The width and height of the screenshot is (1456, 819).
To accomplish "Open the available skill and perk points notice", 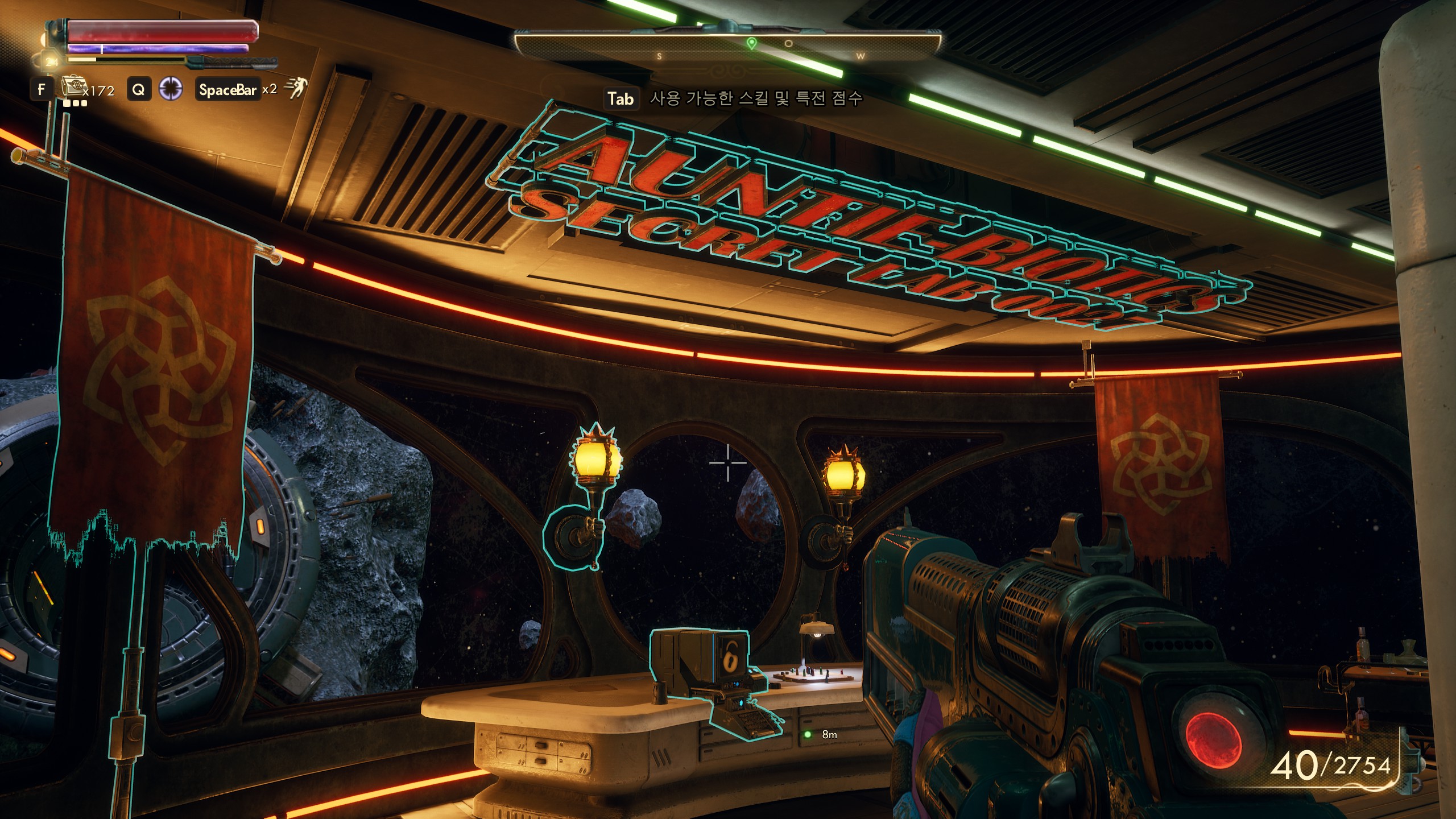I will [x=756, y=98].
